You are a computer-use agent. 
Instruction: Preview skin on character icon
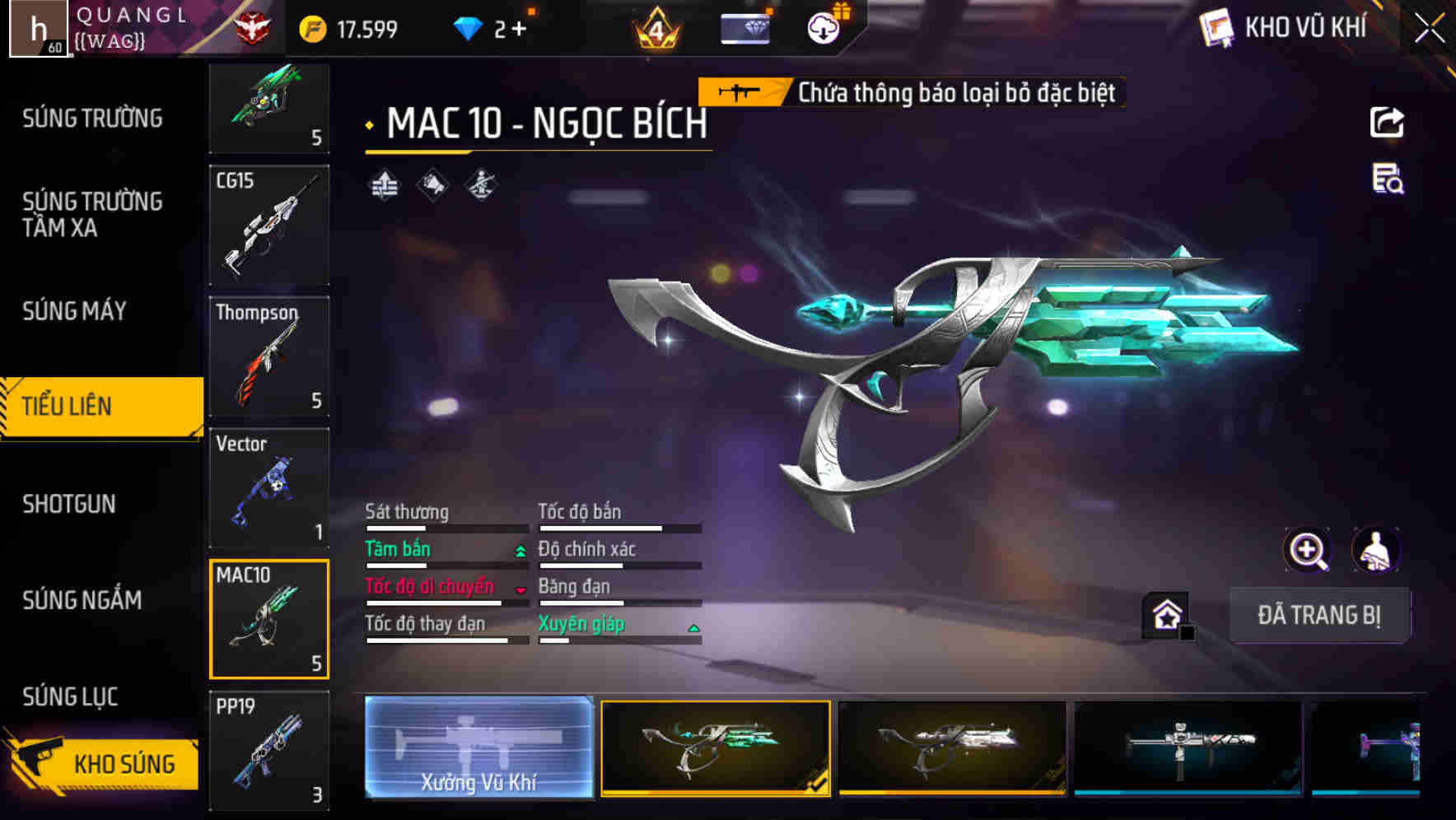1375,550
